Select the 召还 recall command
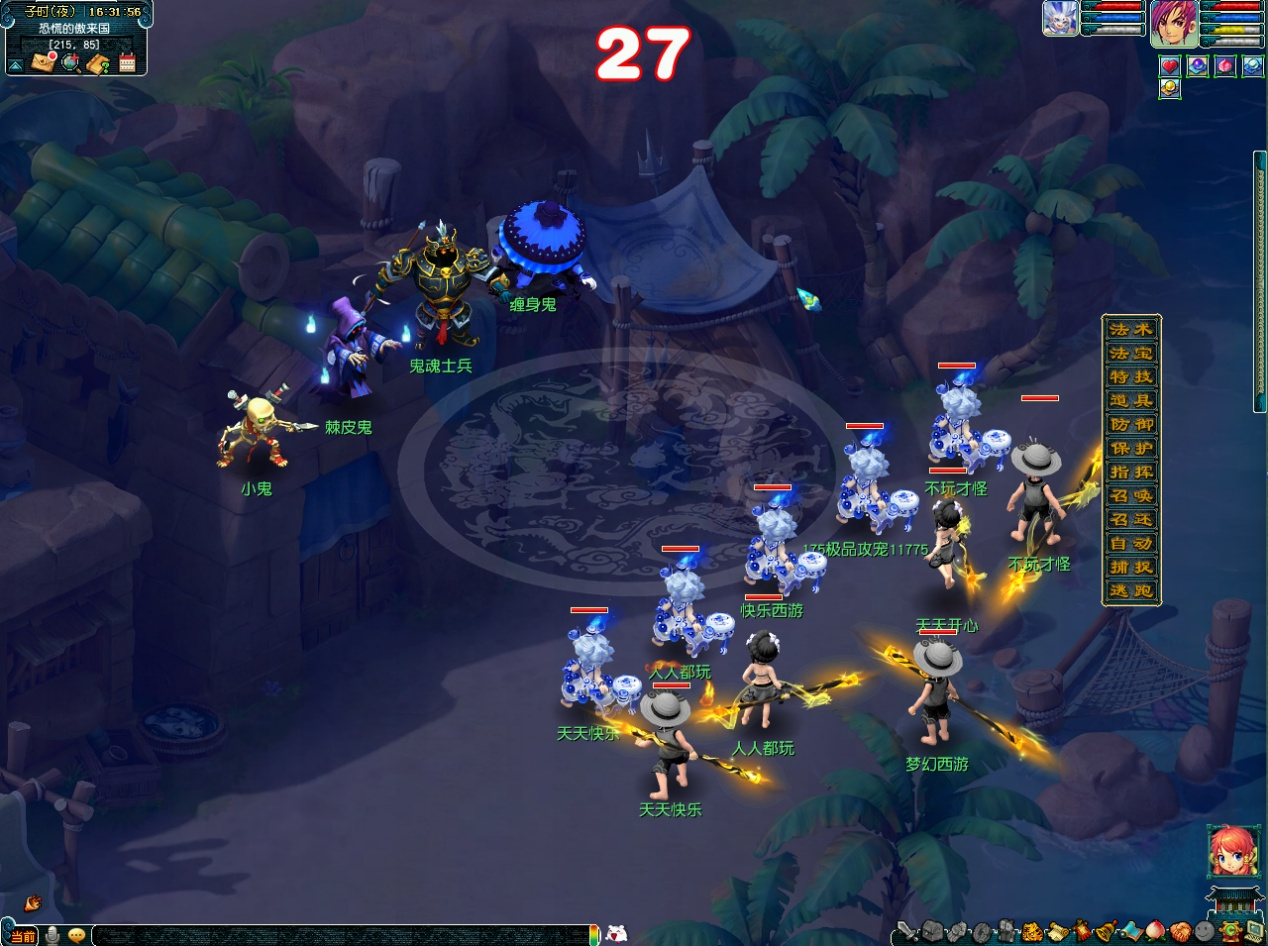This screenshot has width=1268, height=946. [1131, 520]
